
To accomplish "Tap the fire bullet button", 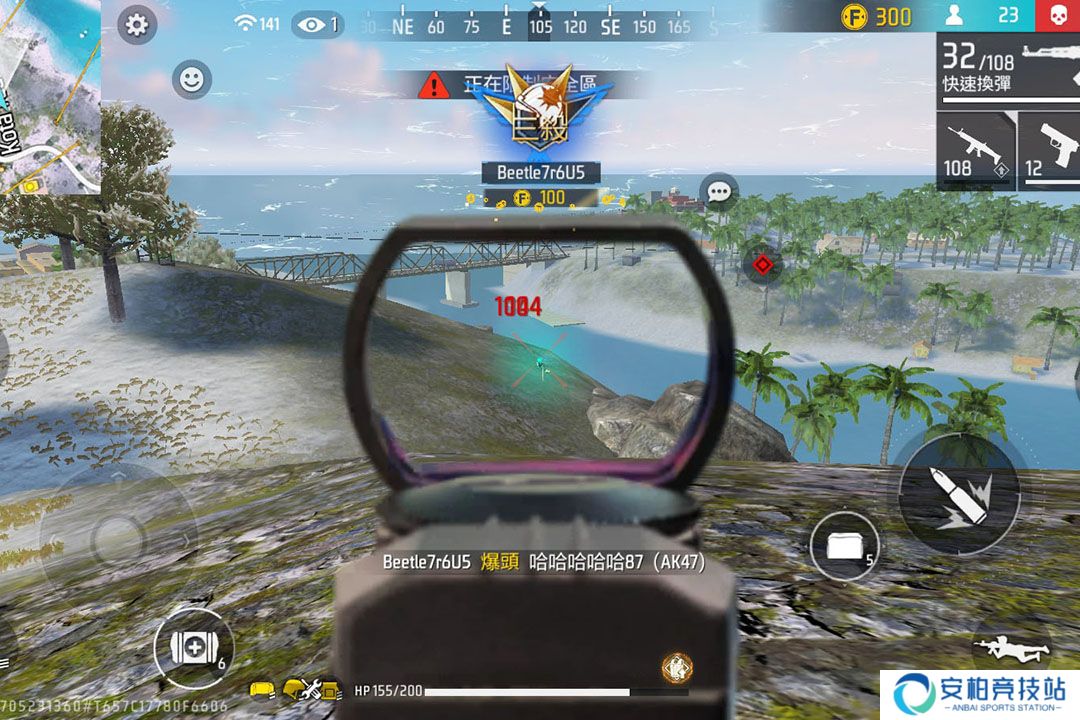I will coord(958,492).
